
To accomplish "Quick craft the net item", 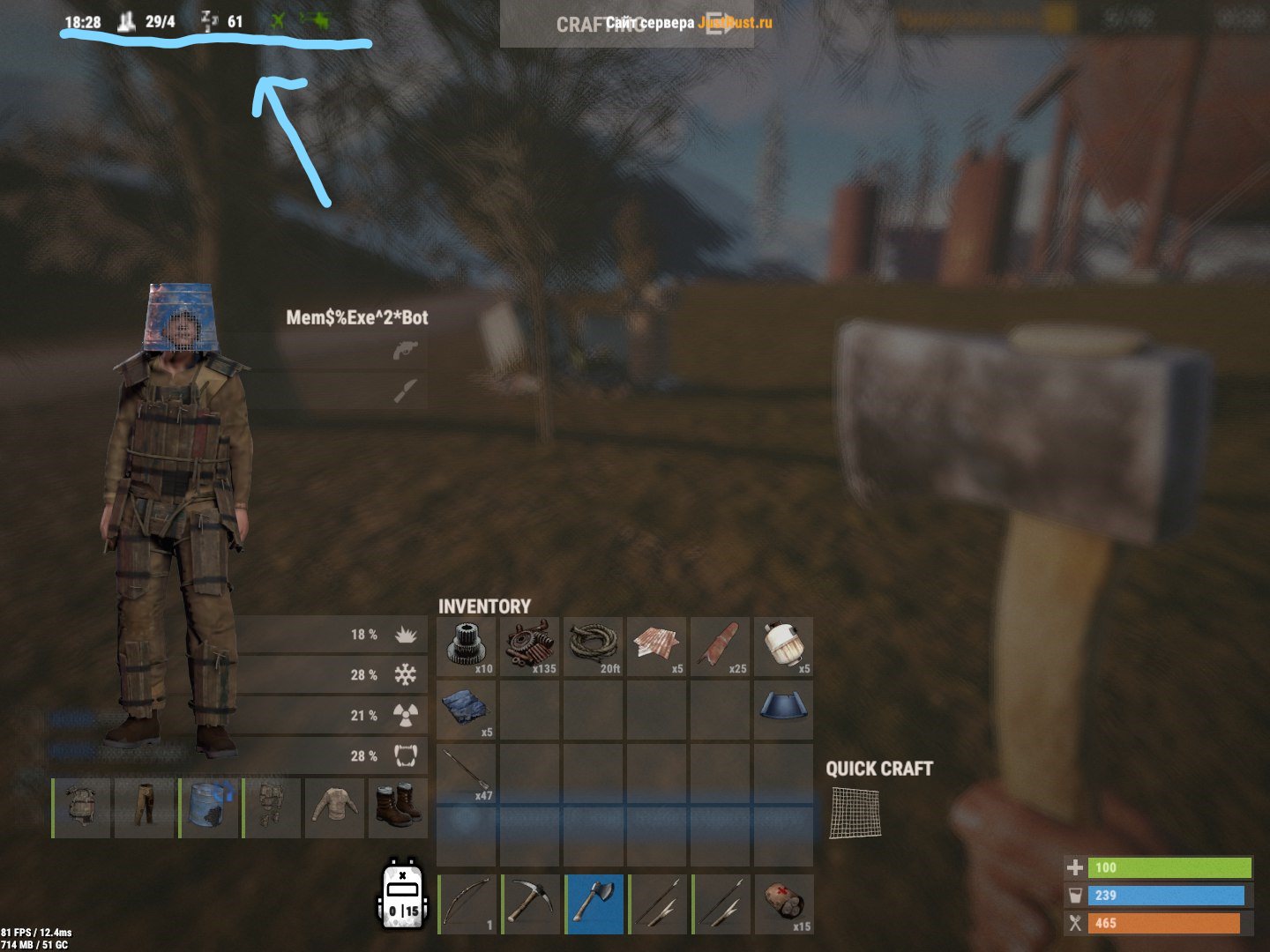I will [855, 813].
